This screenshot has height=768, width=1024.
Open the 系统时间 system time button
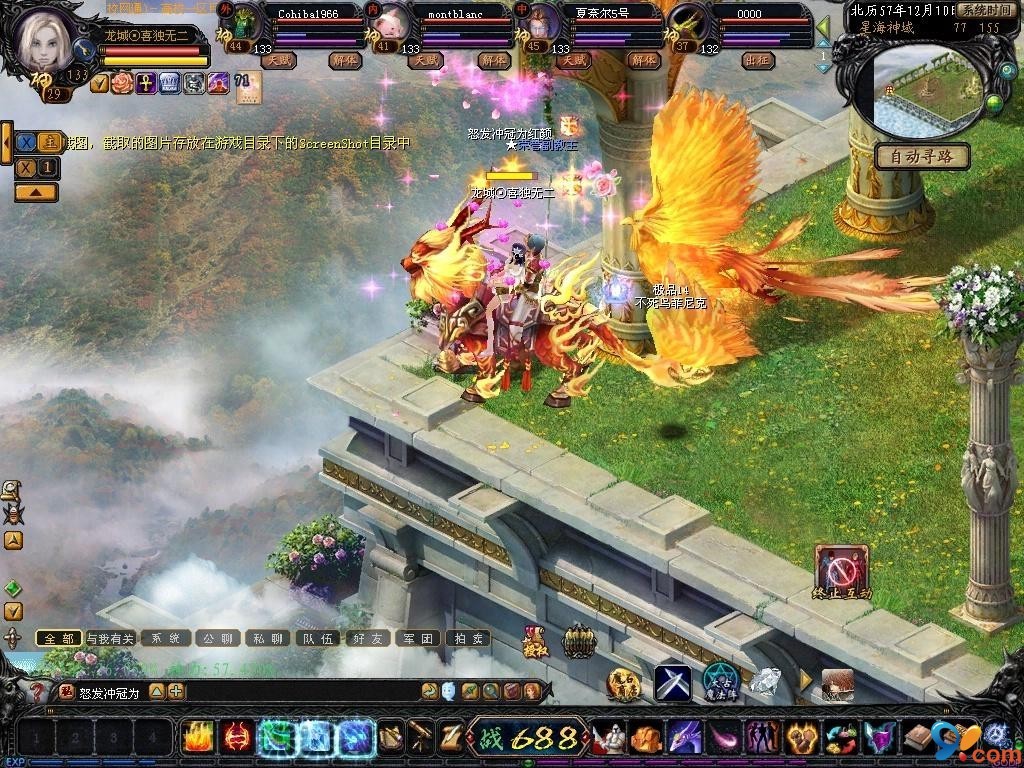point(986,10)
